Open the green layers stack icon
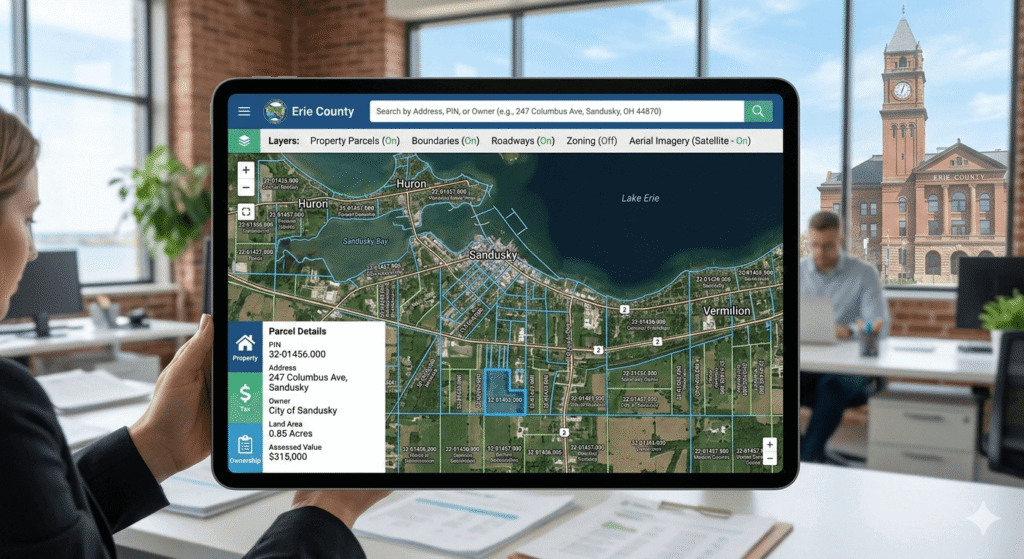This screenshot has height=559, width=1024. pos(244,141)
